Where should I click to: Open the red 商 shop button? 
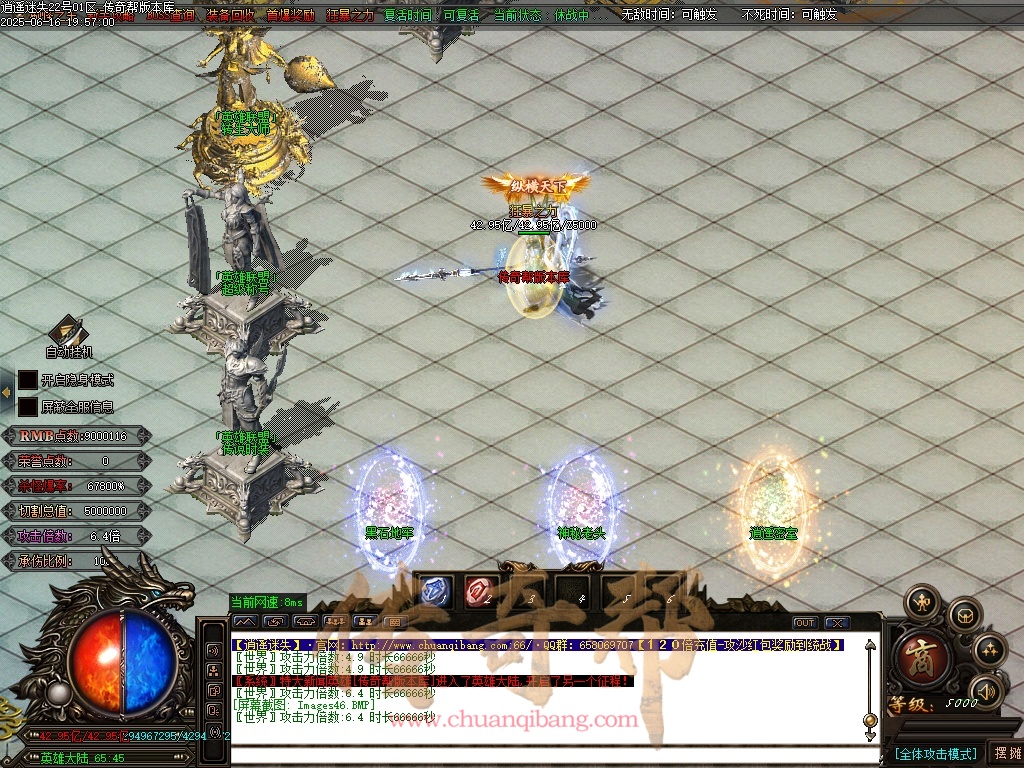[x=915, y=654]
